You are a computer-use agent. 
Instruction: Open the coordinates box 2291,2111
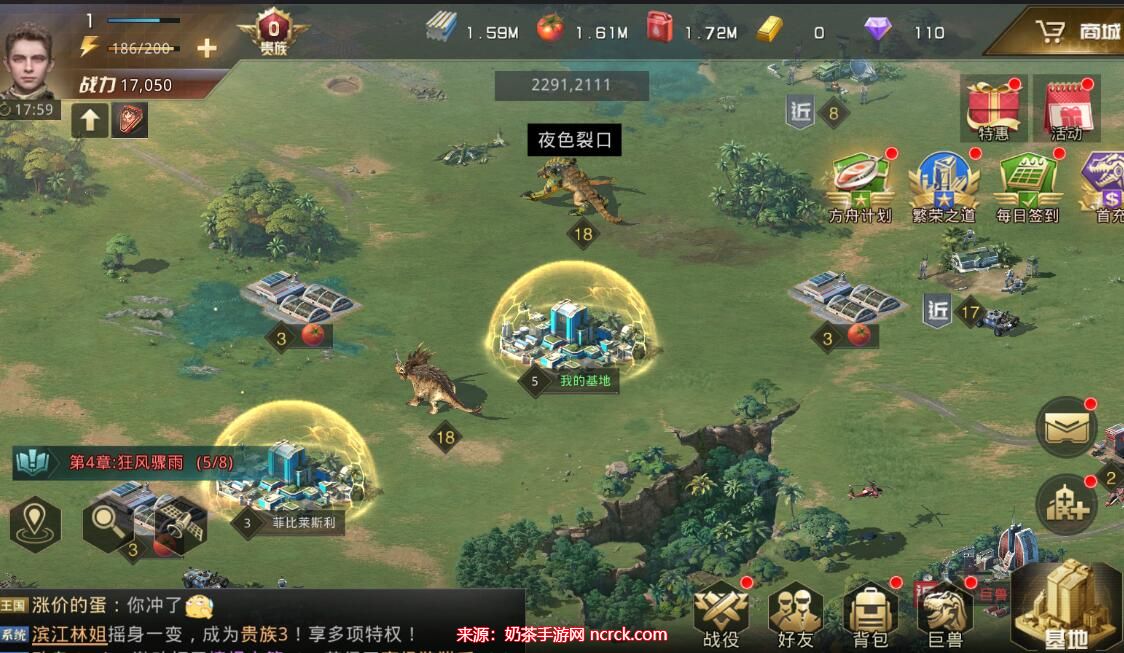click(571, 86)
